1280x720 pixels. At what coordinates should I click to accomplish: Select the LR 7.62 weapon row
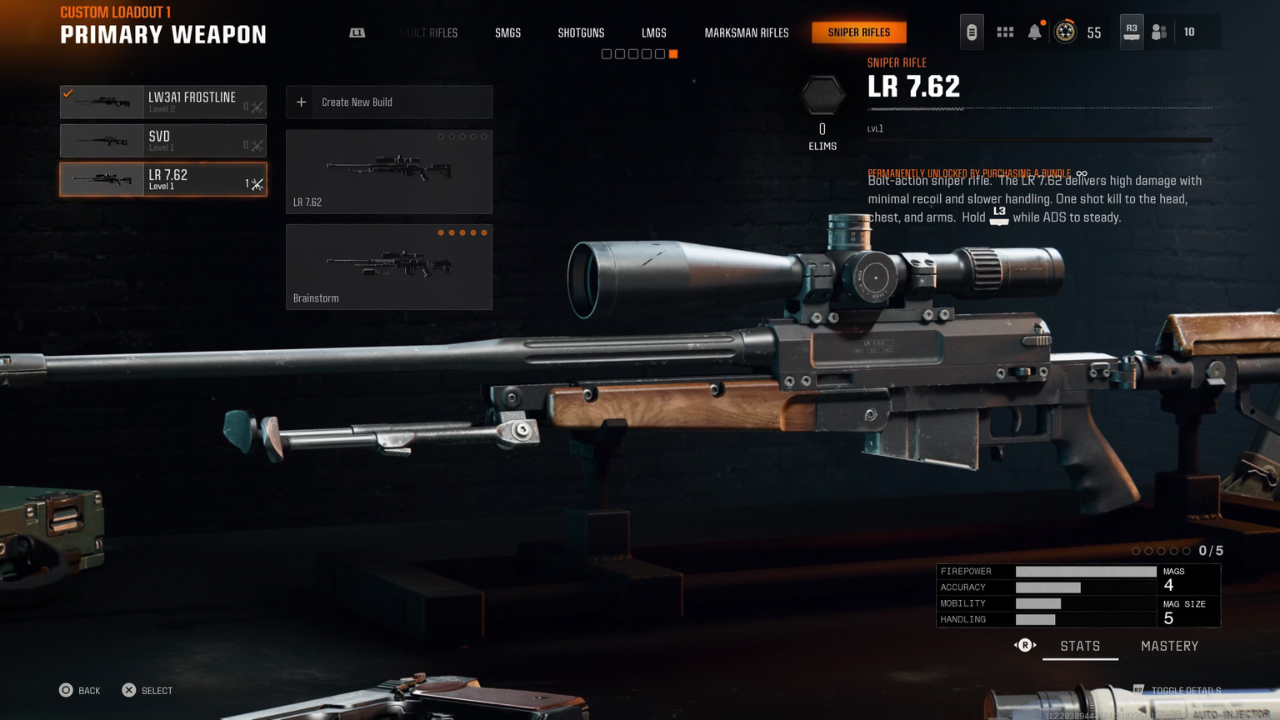[x=163, y=179]
